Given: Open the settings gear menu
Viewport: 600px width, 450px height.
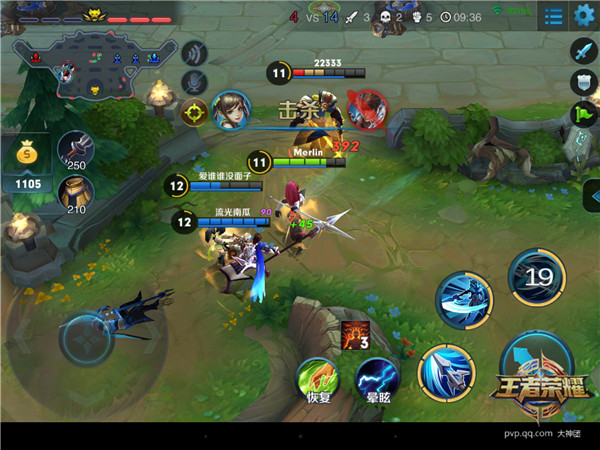Looking at the screenshot, I should click(584, 15).
